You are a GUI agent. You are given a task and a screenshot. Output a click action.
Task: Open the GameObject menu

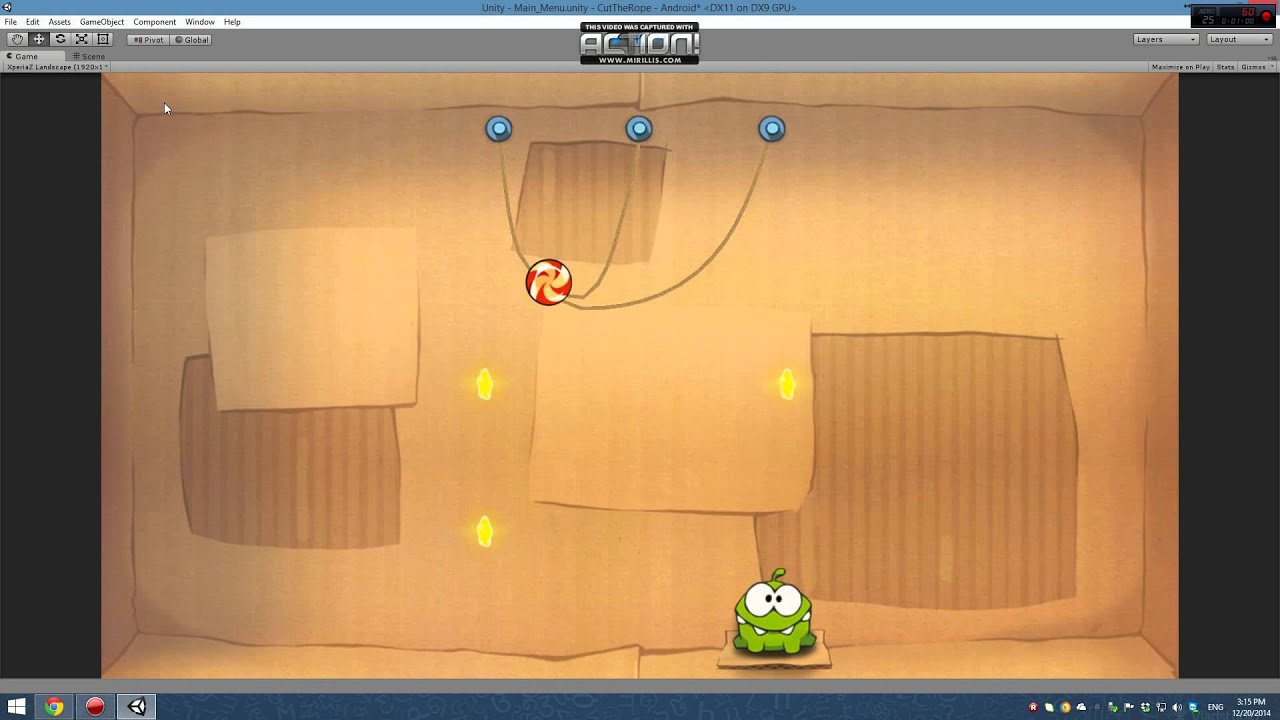point(101,21)
